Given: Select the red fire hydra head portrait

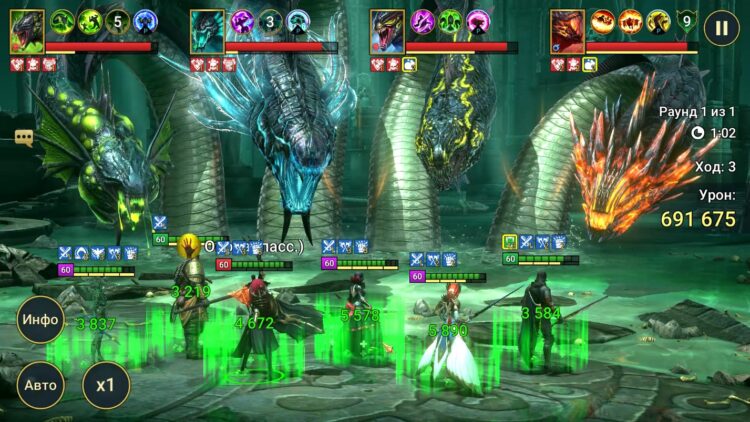Looking at the screenshot, I should 567,31.
